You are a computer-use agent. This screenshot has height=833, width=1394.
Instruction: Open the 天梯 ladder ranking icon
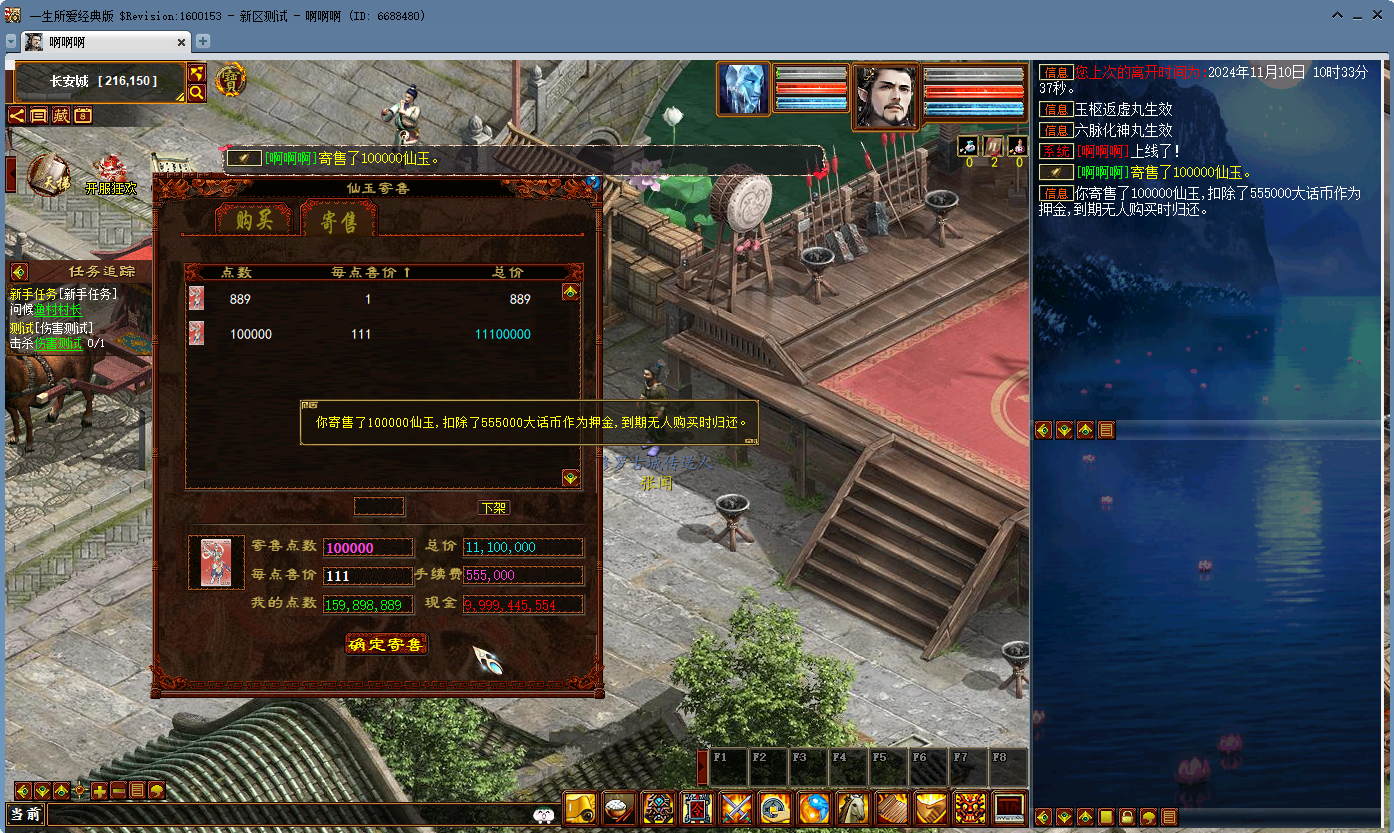[48, 176]
